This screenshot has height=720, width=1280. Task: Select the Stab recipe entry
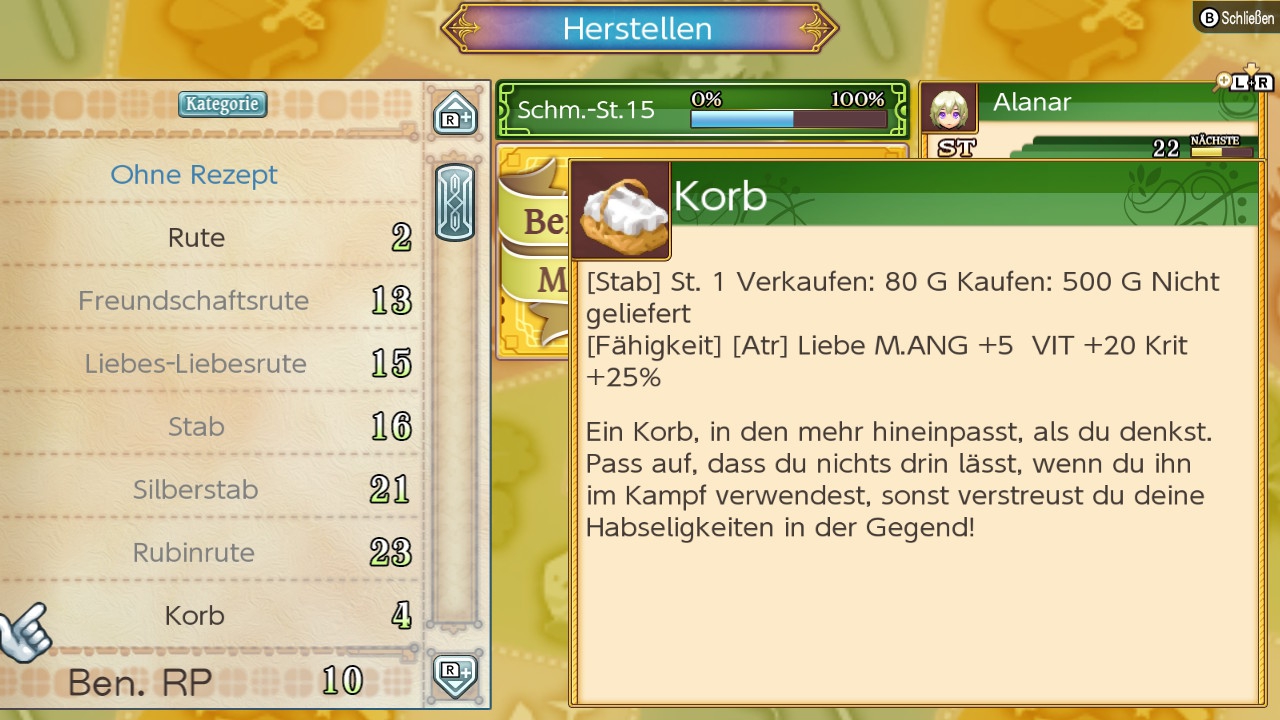pyautogui.click(x=197, y=426)
